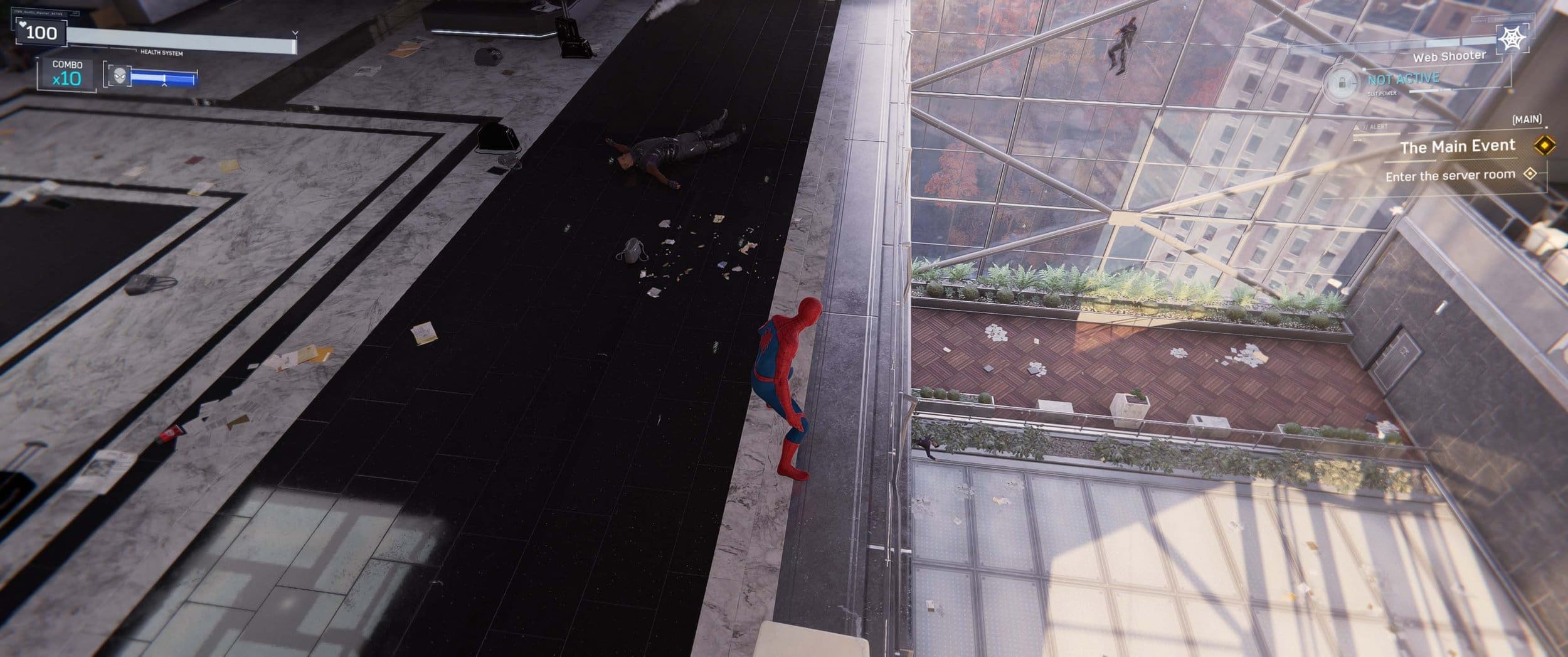This screenshot has width=1568, height=657.
Task: Click the small diamond objective marker icon
Action: pyautogui.click(x=1529, y=175)
